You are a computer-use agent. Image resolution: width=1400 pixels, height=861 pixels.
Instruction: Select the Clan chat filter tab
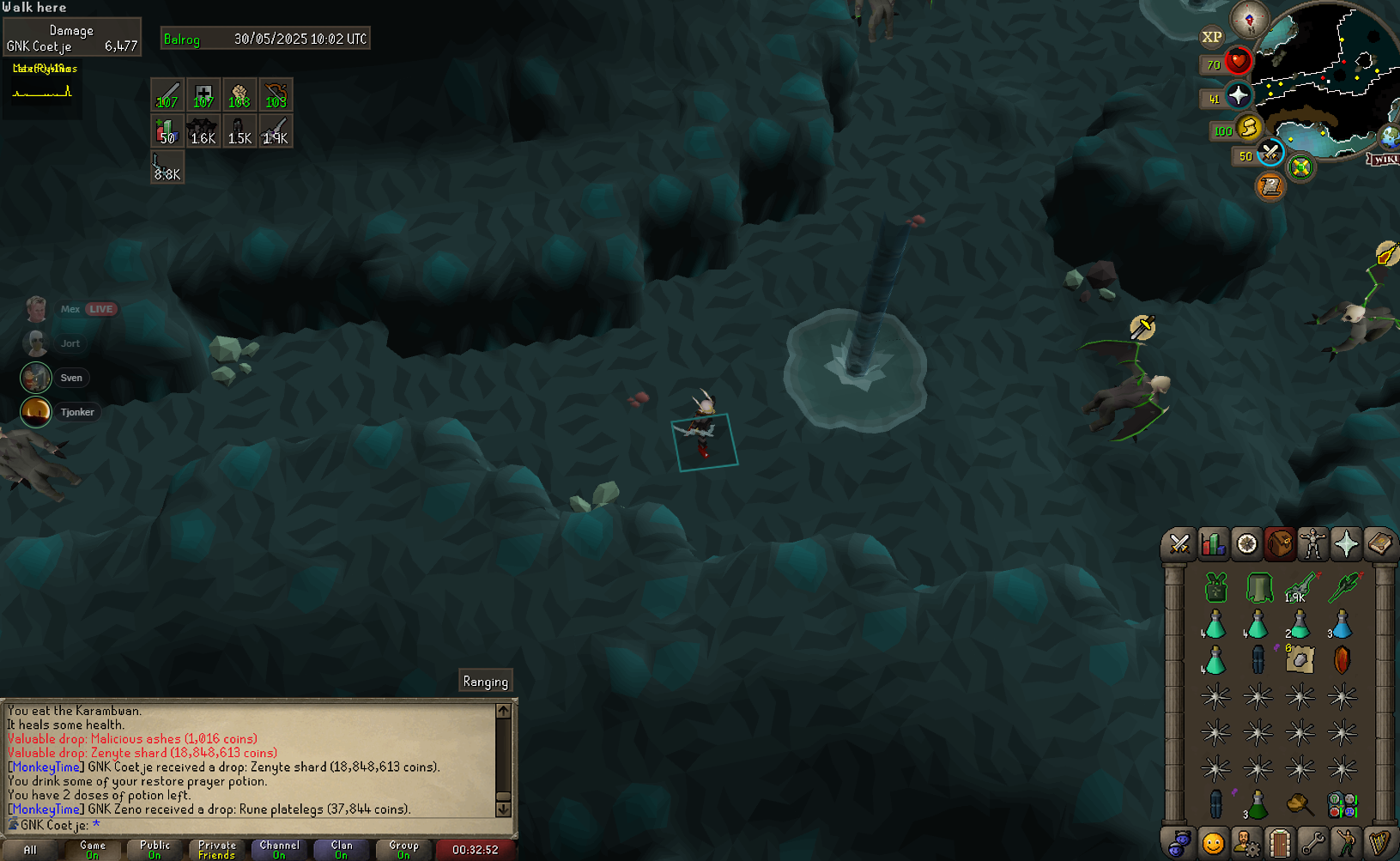[342, 849]
